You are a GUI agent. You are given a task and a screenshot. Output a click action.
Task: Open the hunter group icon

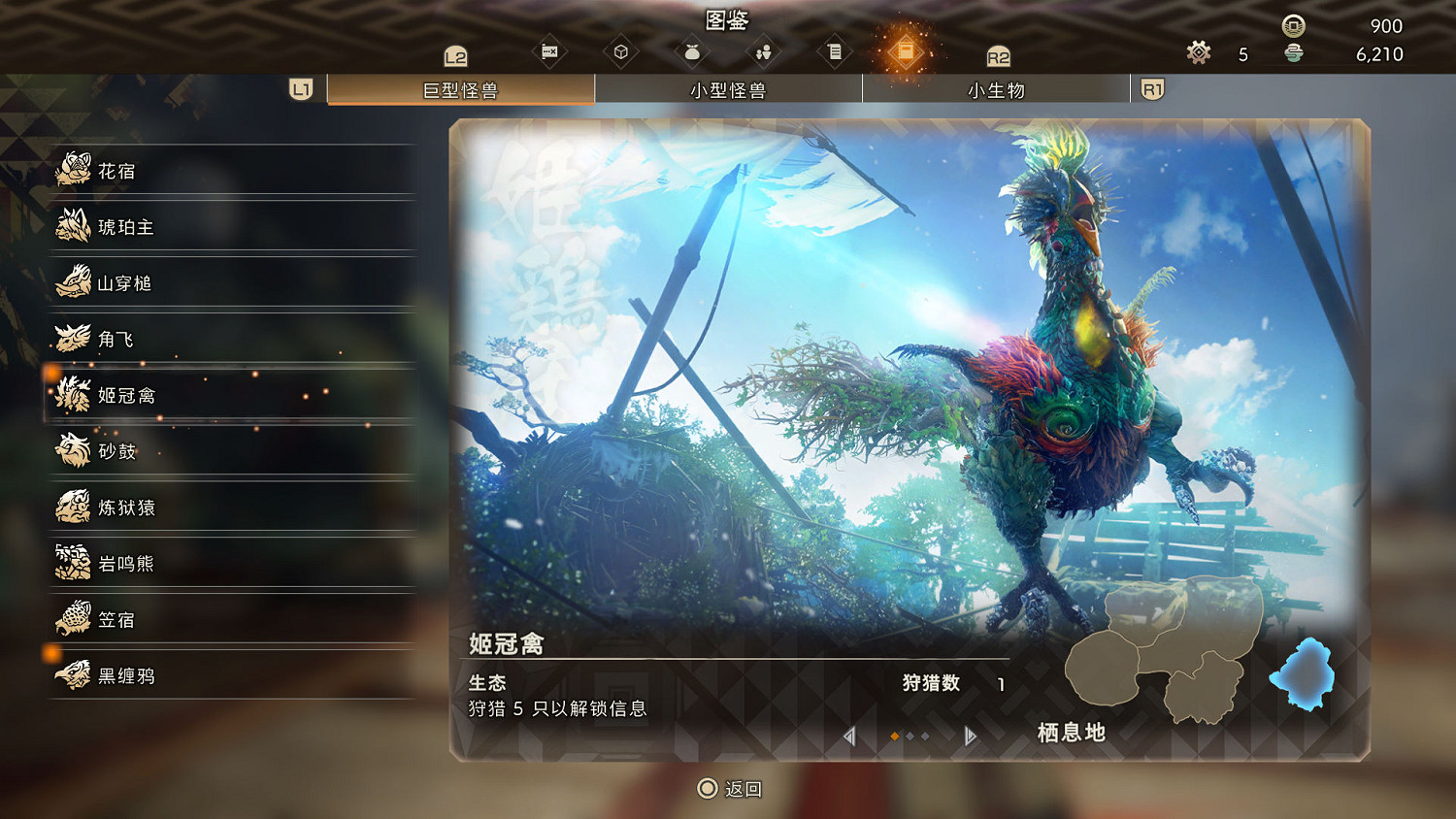(x=763, y=50)
